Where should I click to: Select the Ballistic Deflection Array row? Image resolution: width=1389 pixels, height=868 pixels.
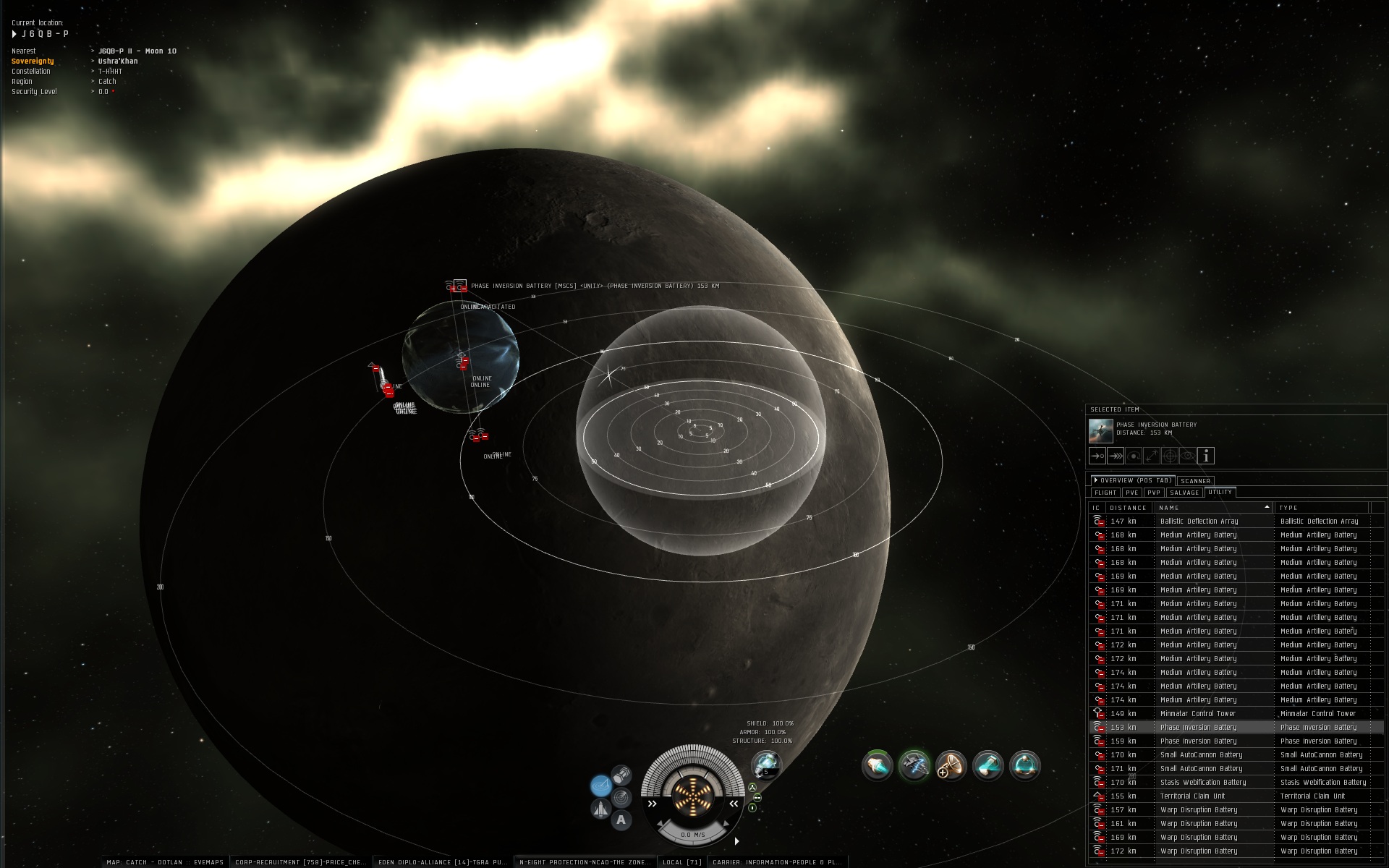(1199, 522)
